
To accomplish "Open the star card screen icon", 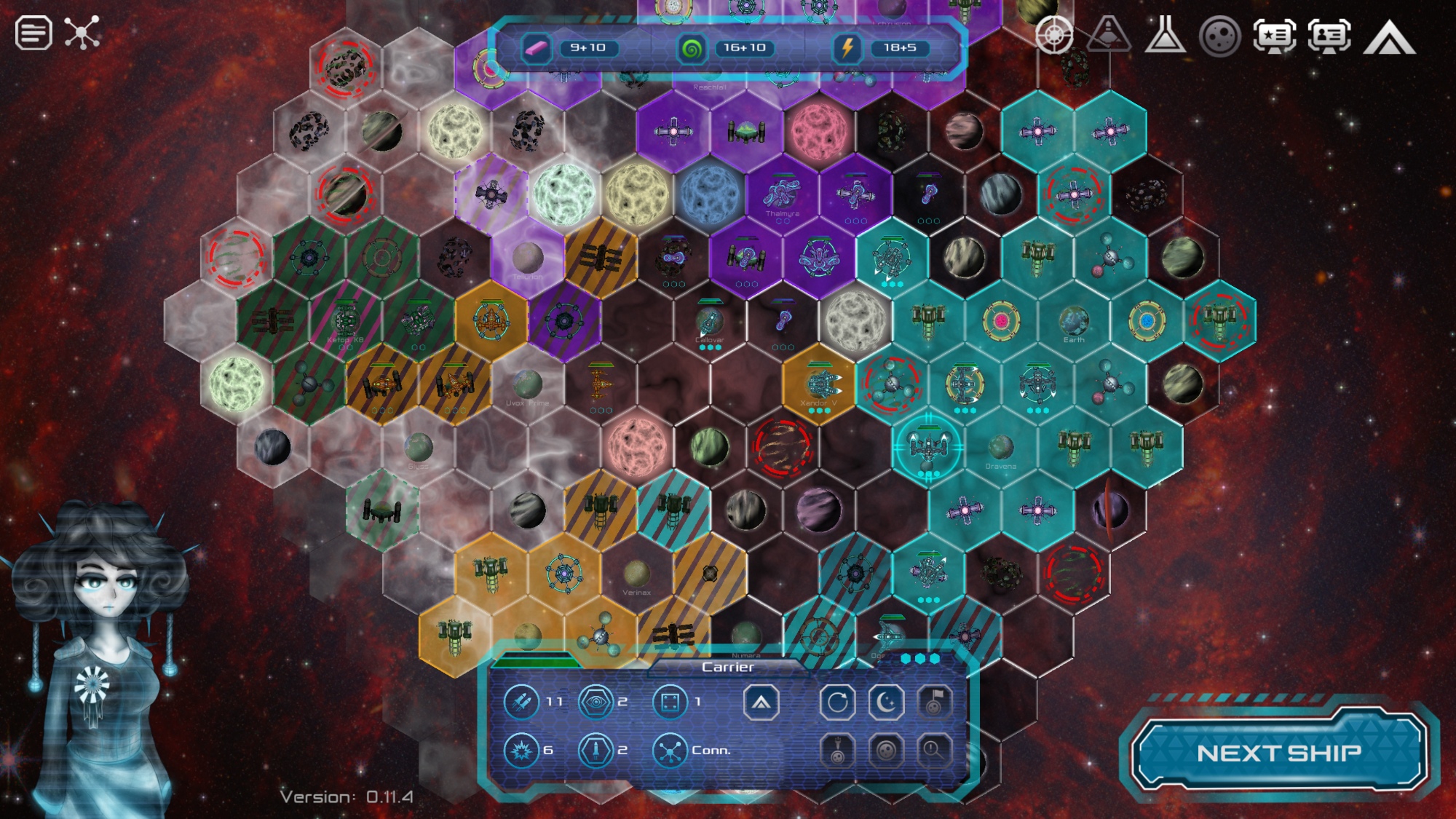I will pos(1274,35).
